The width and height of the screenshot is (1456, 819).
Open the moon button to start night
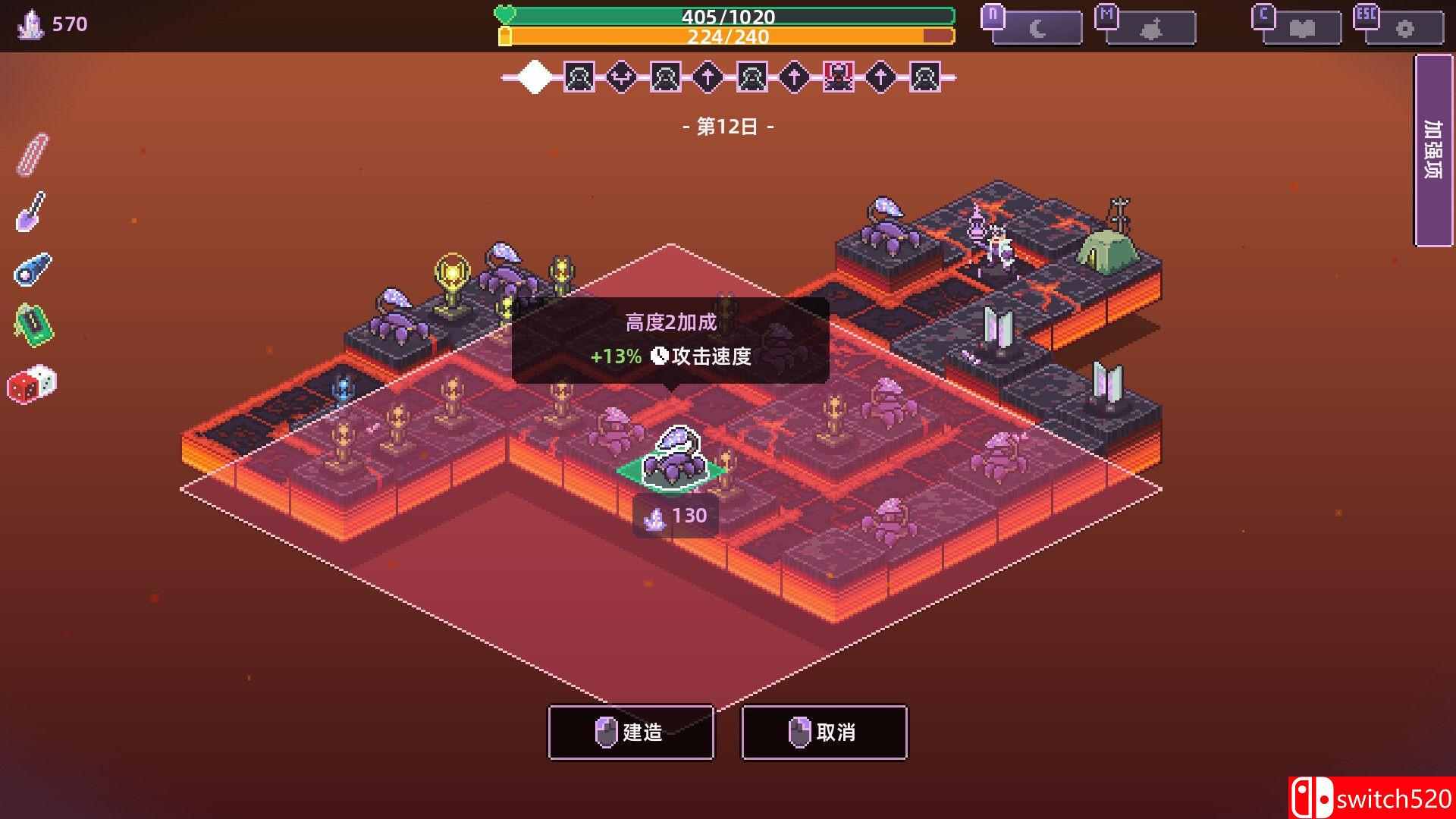1036,27
